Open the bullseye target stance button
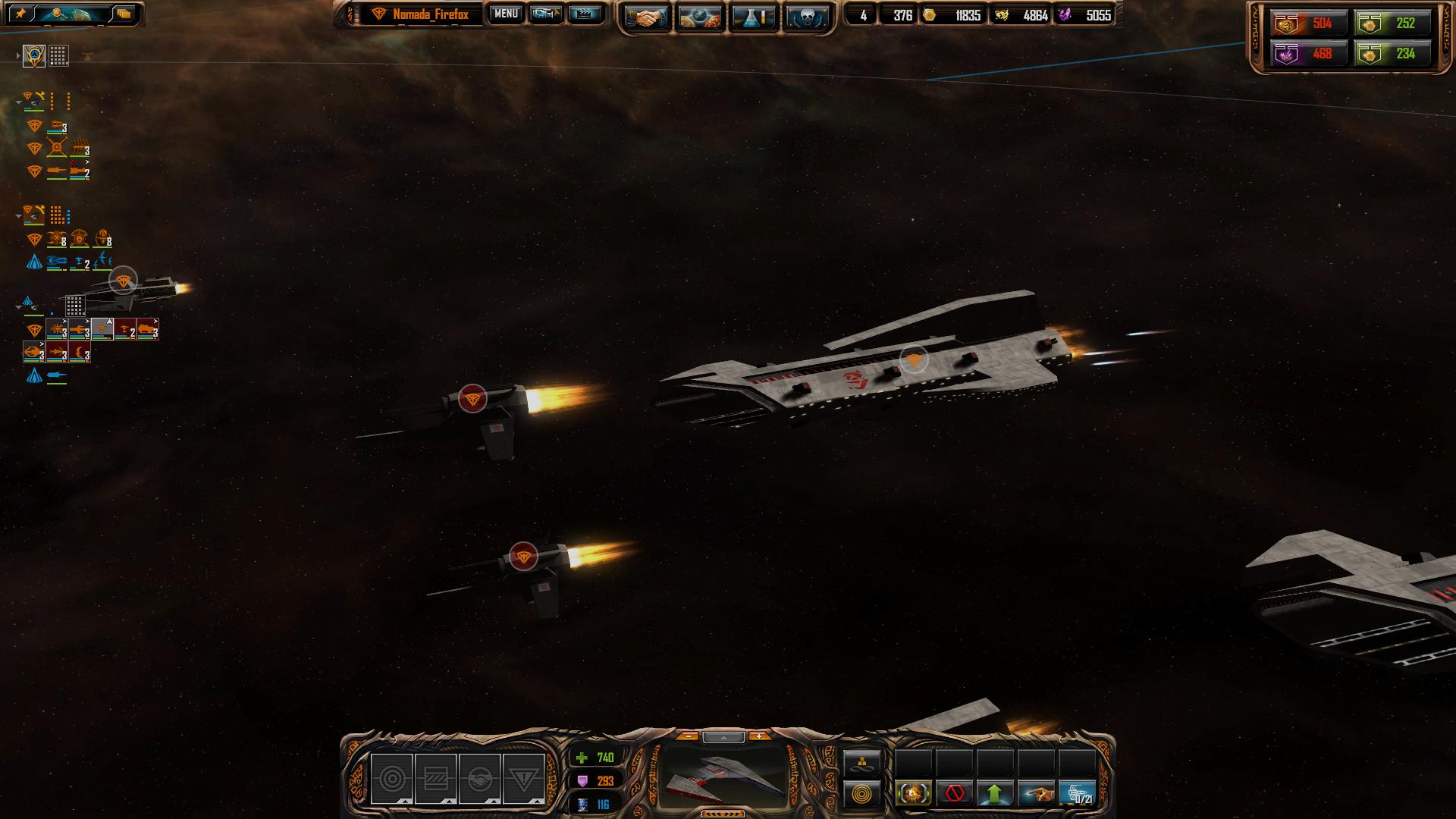 pos(391,779)
